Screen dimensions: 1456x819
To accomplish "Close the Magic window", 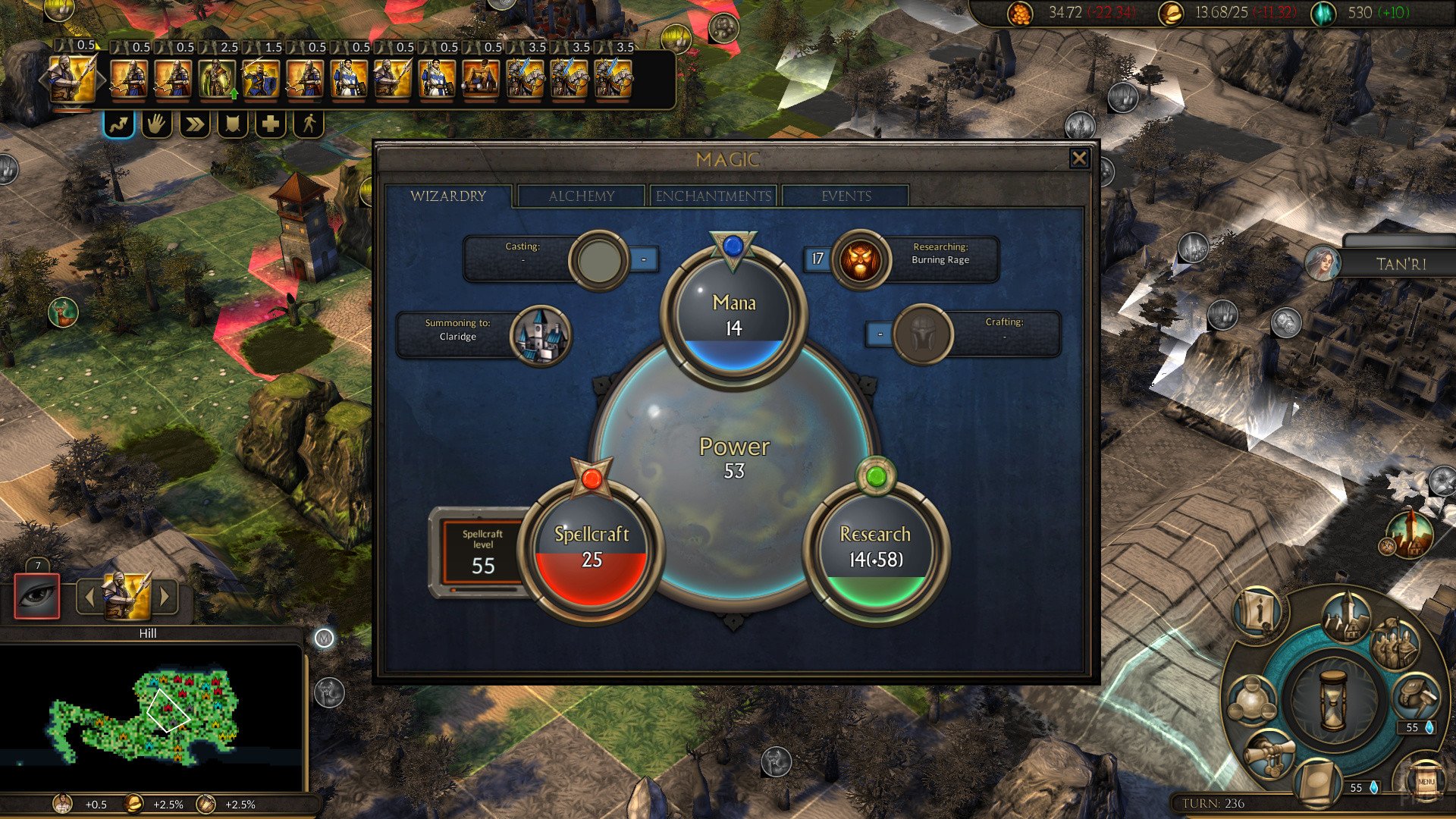I will coord(1078,158).
